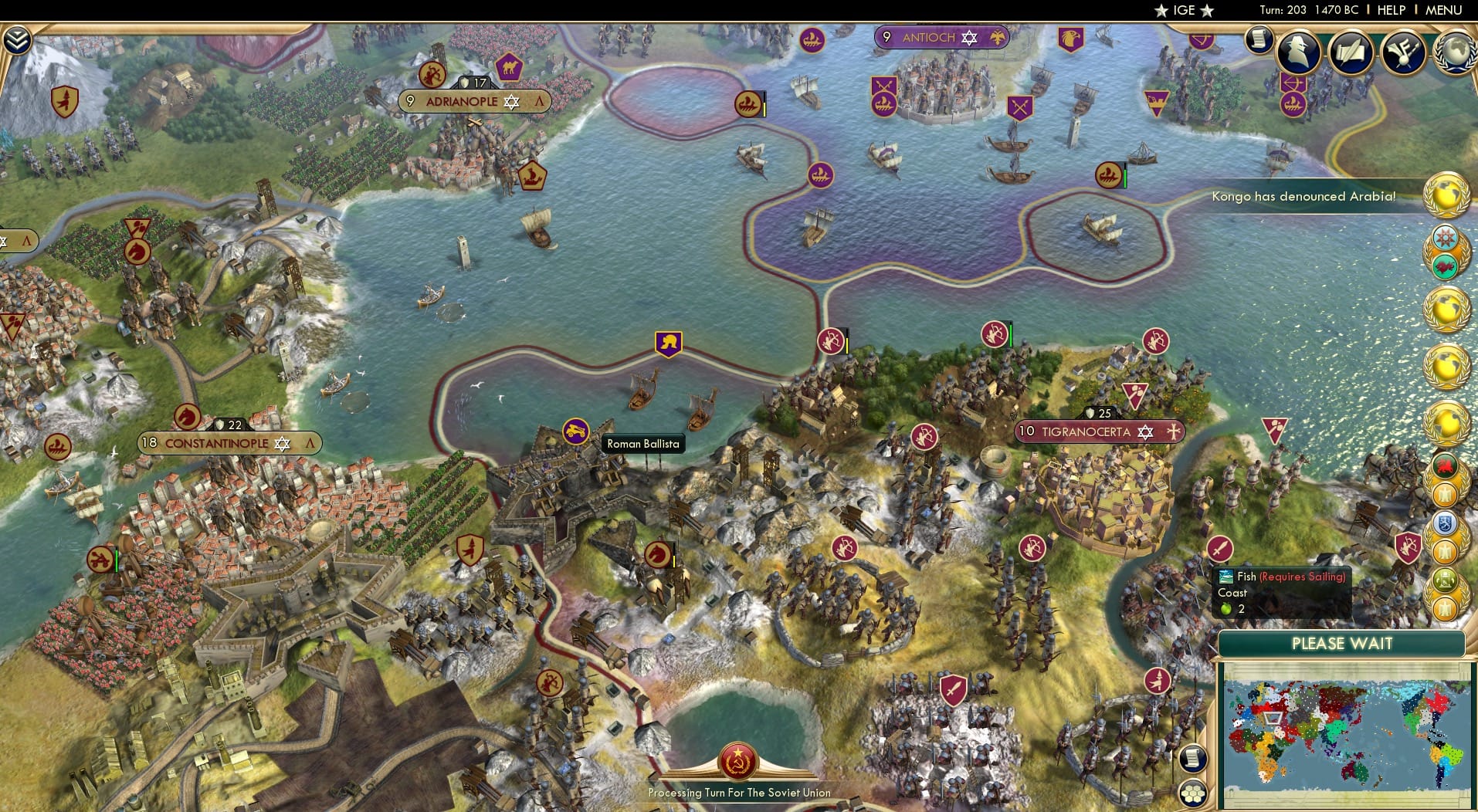Toggle strategic view with the hex-grid icon
1478x812 pixels.
point(1192,792)
